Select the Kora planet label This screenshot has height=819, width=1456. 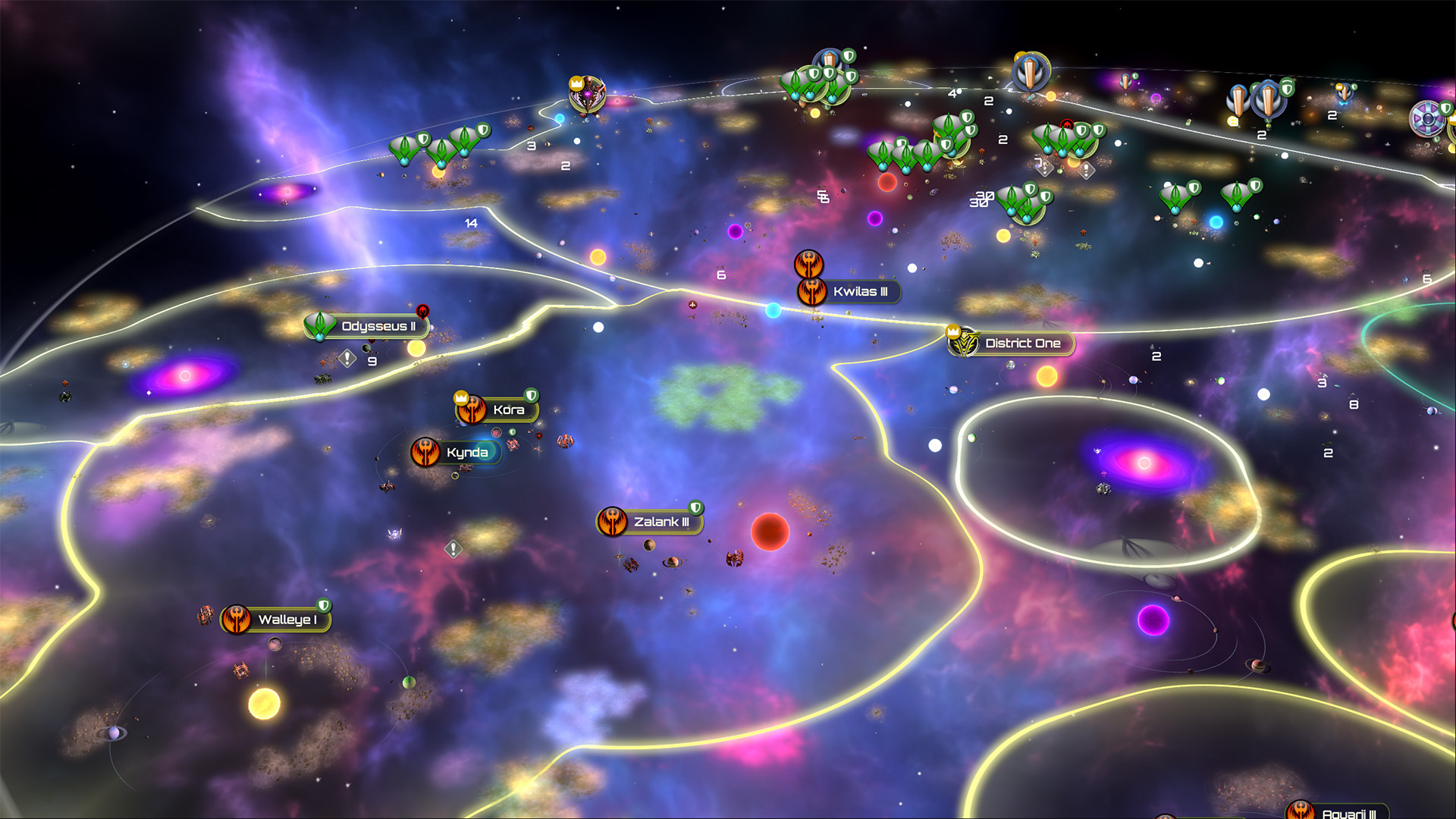coord(507,410)
